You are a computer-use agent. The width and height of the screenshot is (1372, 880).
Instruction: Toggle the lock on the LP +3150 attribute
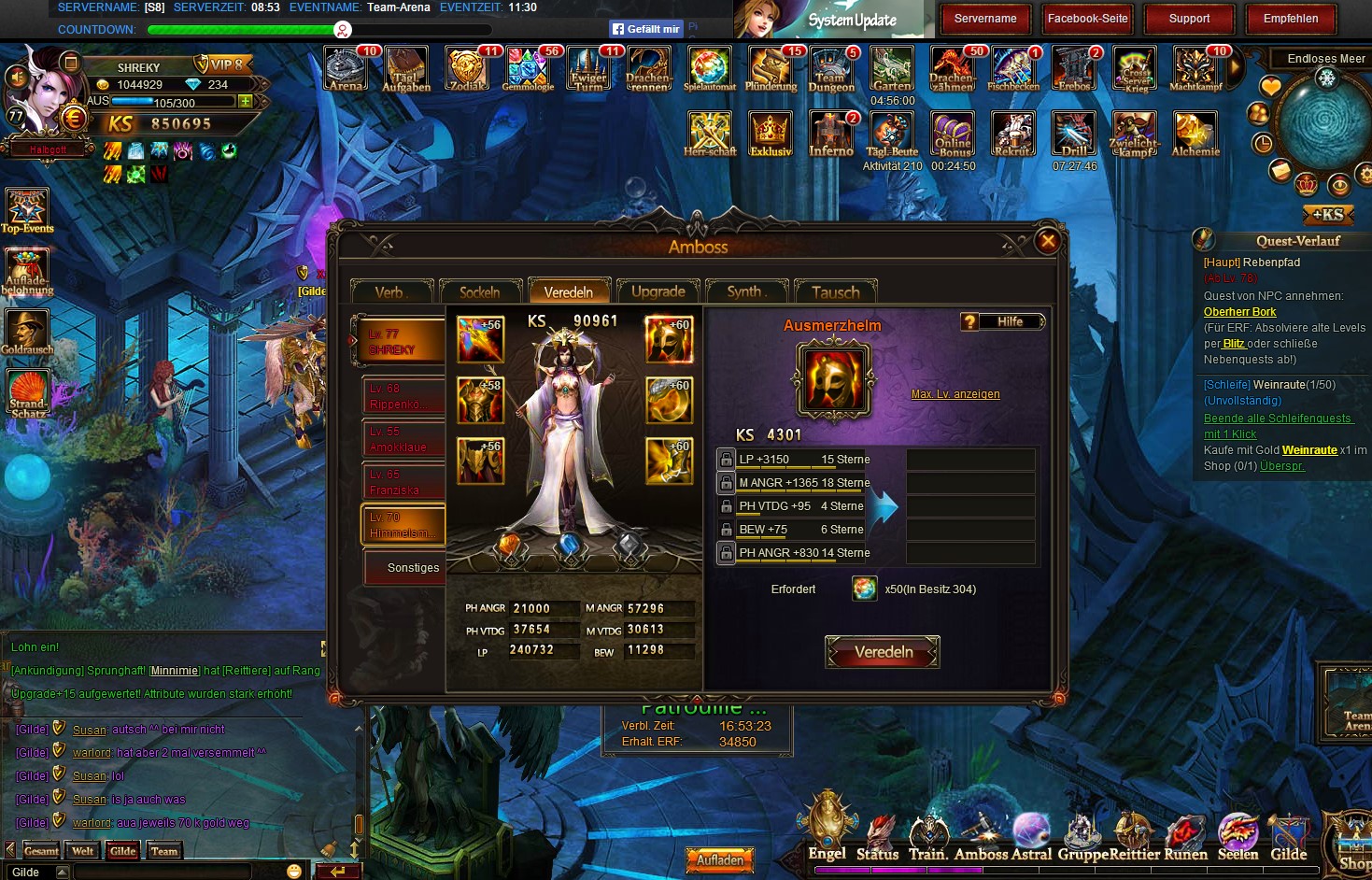[x=727, y=460]
